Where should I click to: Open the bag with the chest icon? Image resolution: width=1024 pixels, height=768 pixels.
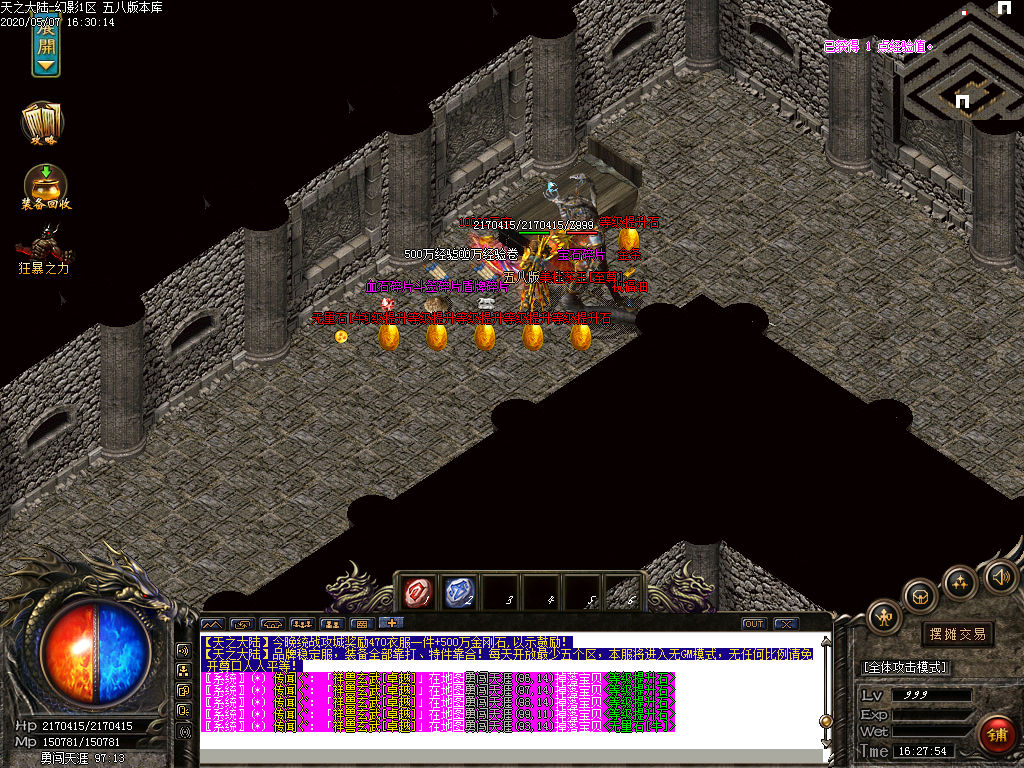[x=920, y=597]
